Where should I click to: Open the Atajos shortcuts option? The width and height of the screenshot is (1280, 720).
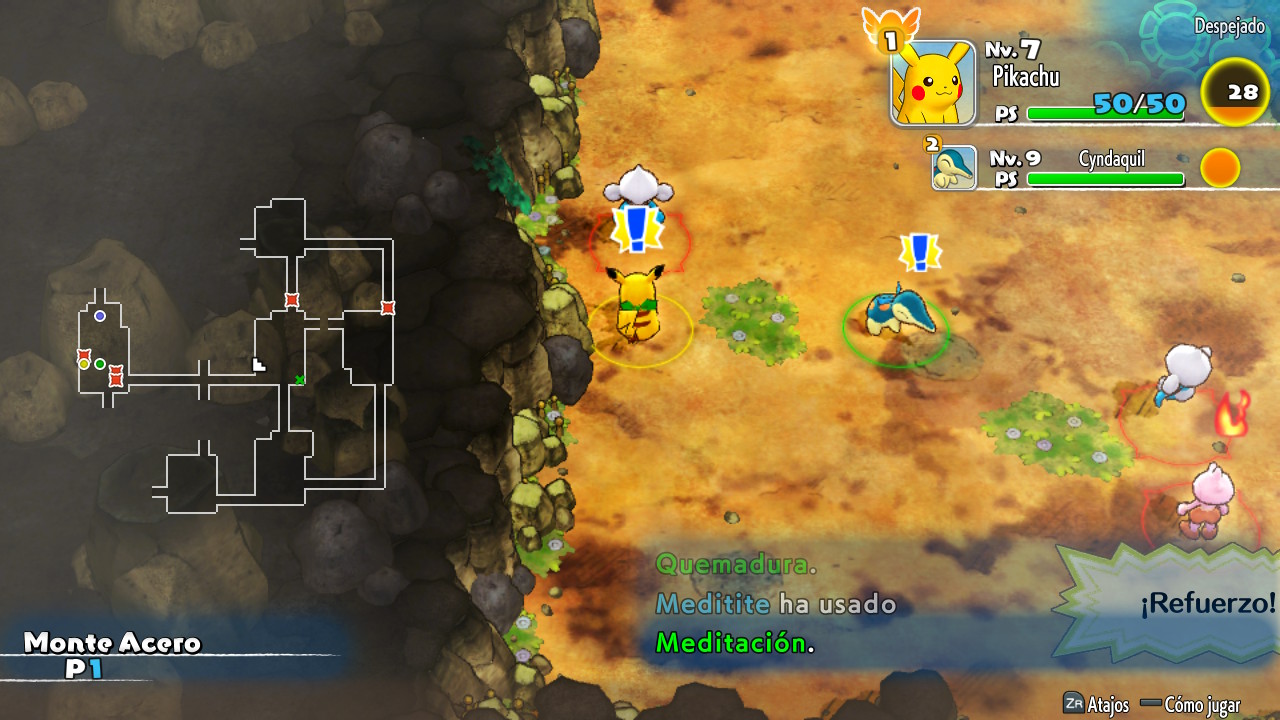1096,704
